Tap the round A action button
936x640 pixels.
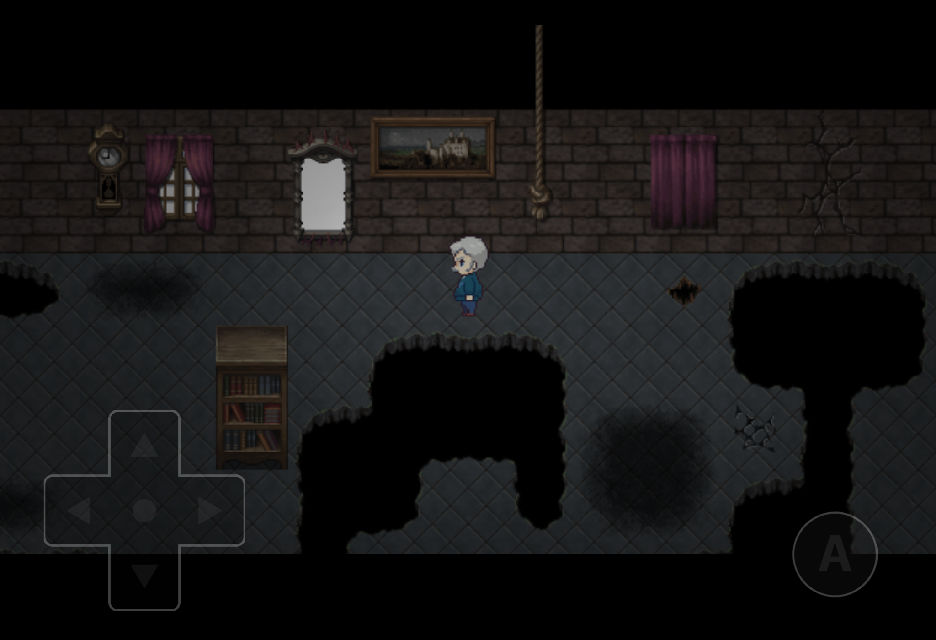tap(834, 554)
